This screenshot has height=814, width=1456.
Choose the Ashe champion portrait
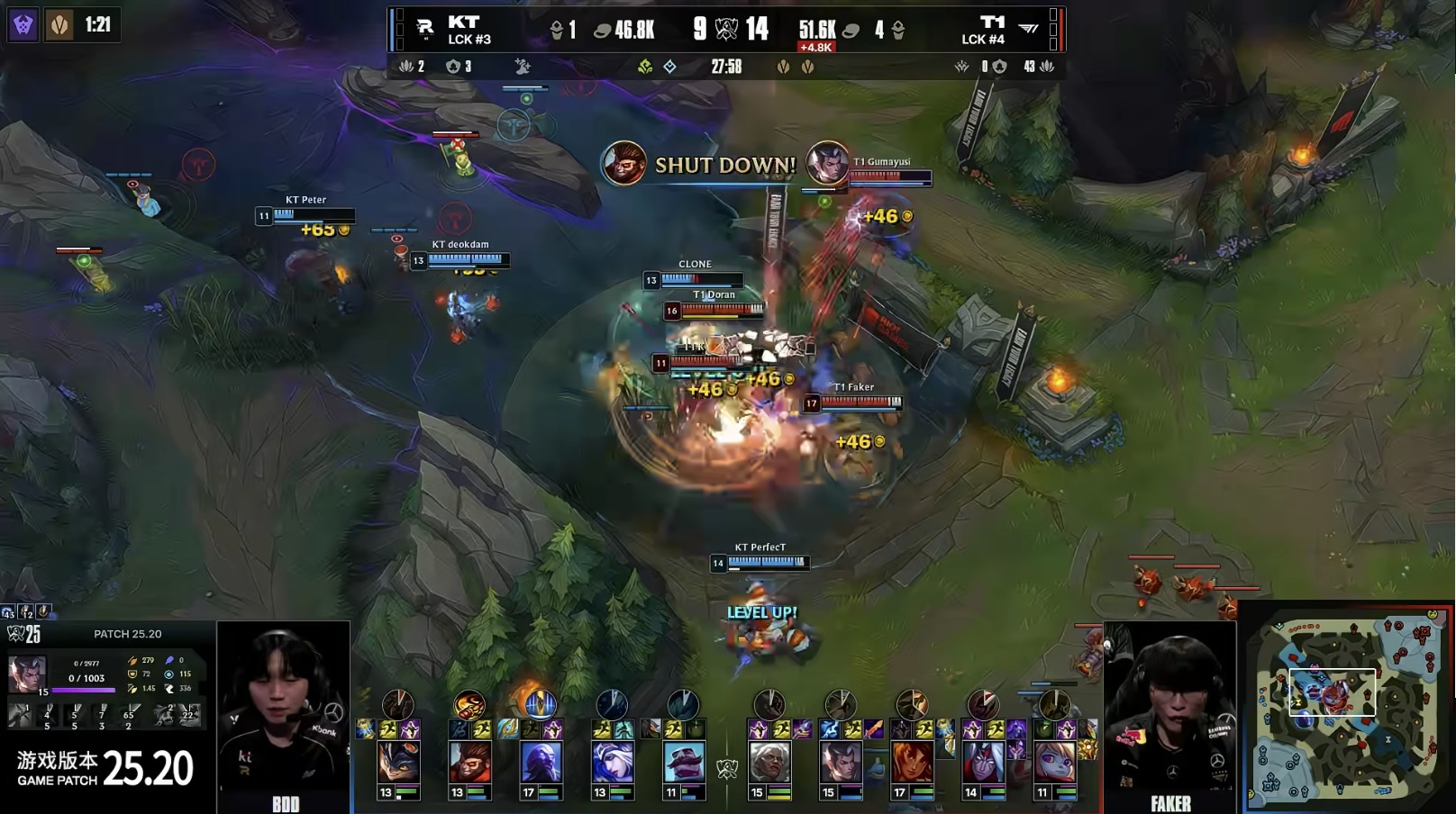[x=612, y=762]
